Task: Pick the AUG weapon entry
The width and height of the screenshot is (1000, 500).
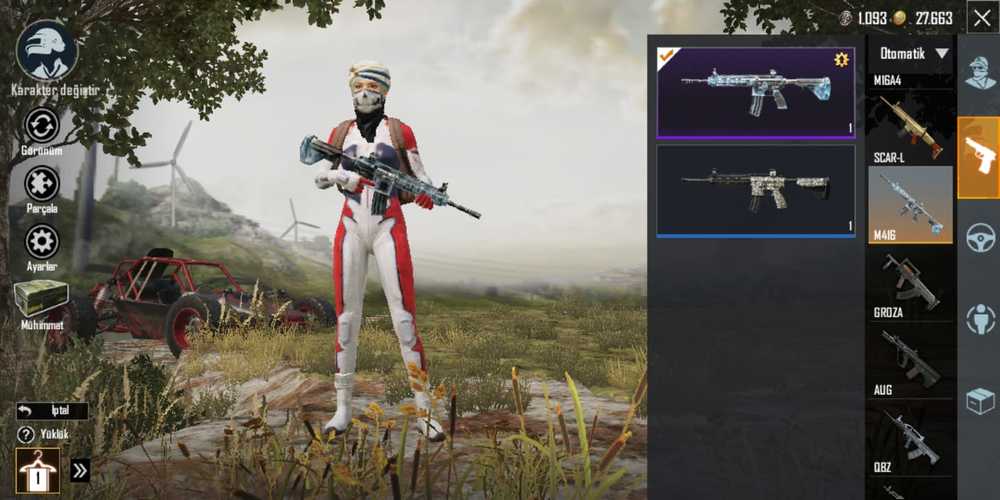Action: pyautogui.click(x=910, y=362)
